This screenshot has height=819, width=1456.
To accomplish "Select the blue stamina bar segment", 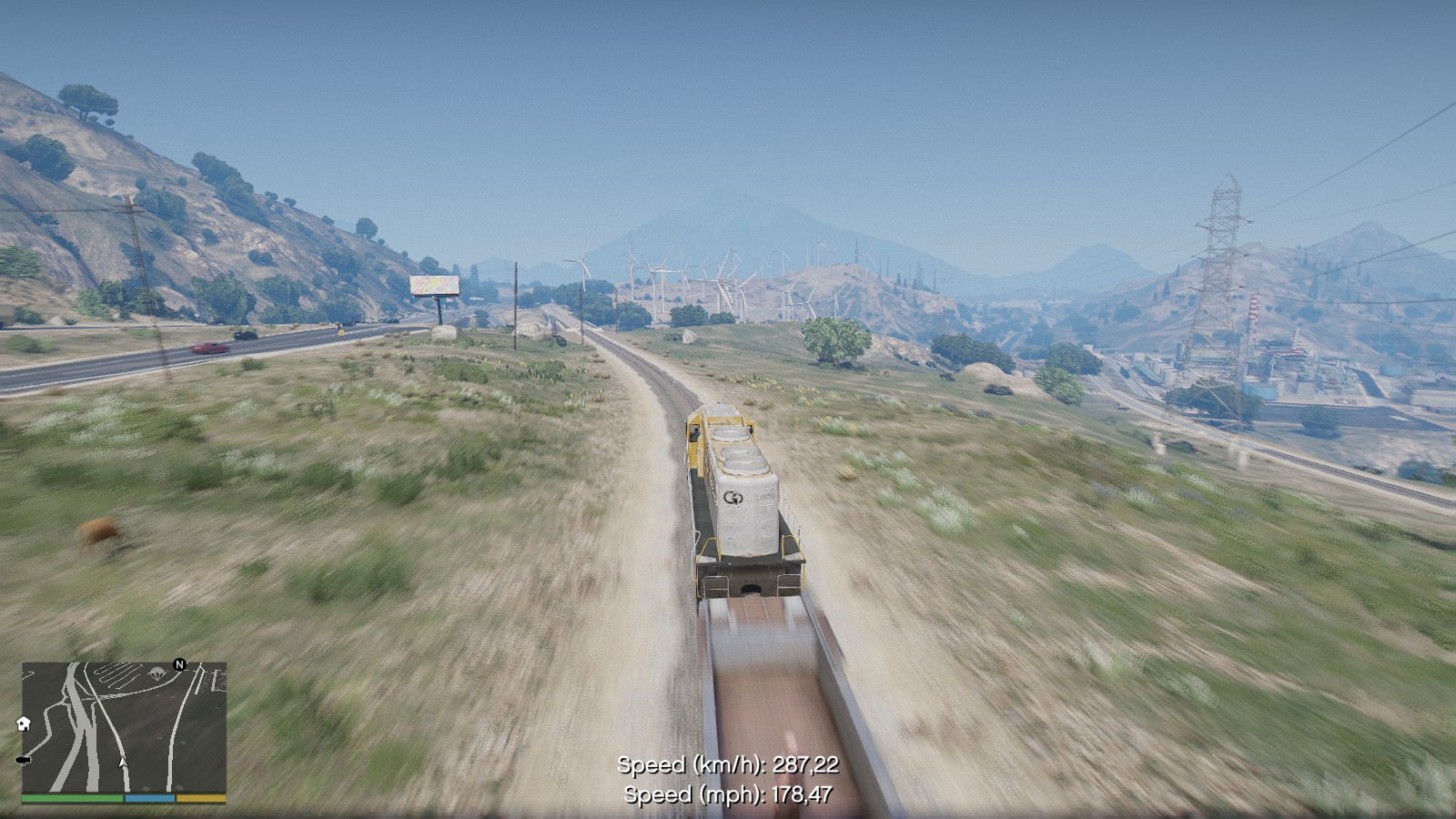I will tap(149, 798).
